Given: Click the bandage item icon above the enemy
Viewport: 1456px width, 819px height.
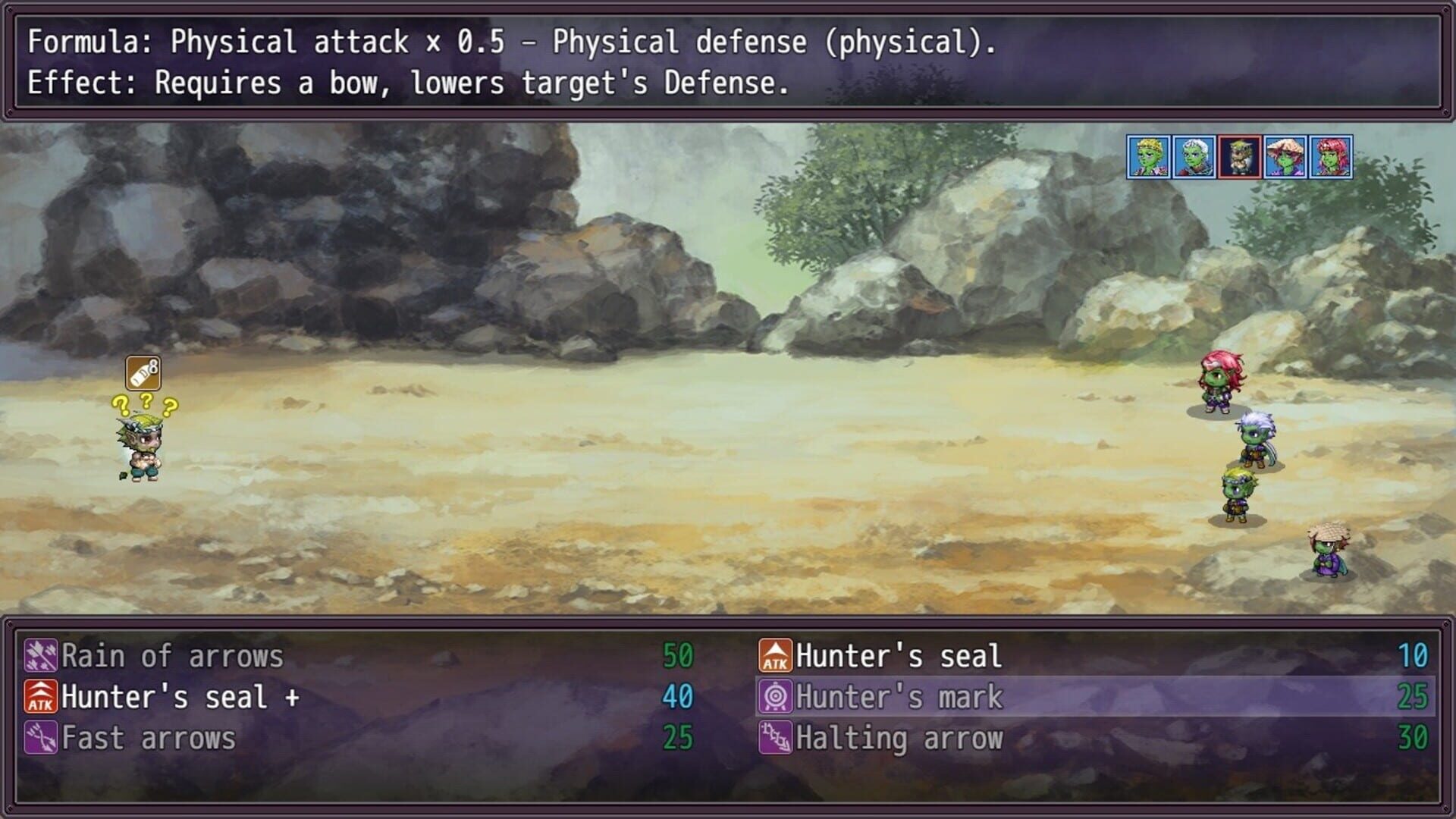Looking at the screenshot, I should pos(143,374).
